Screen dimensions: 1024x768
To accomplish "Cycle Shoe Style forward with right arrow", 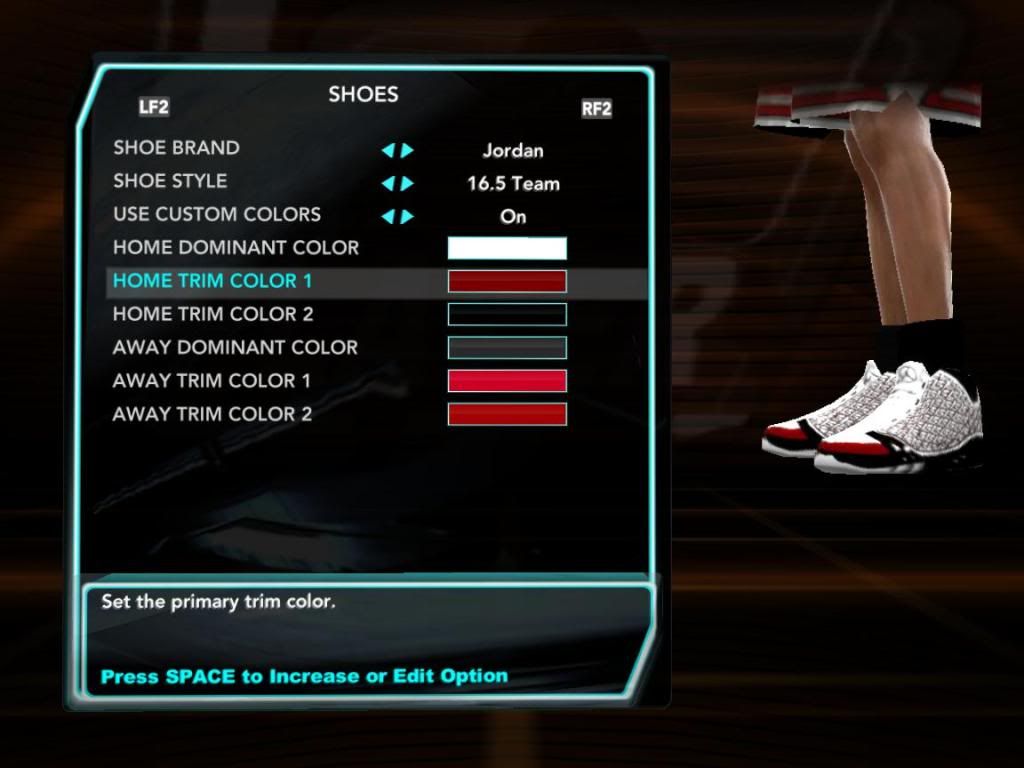I will pyautogui.click(x=407, y=184).
